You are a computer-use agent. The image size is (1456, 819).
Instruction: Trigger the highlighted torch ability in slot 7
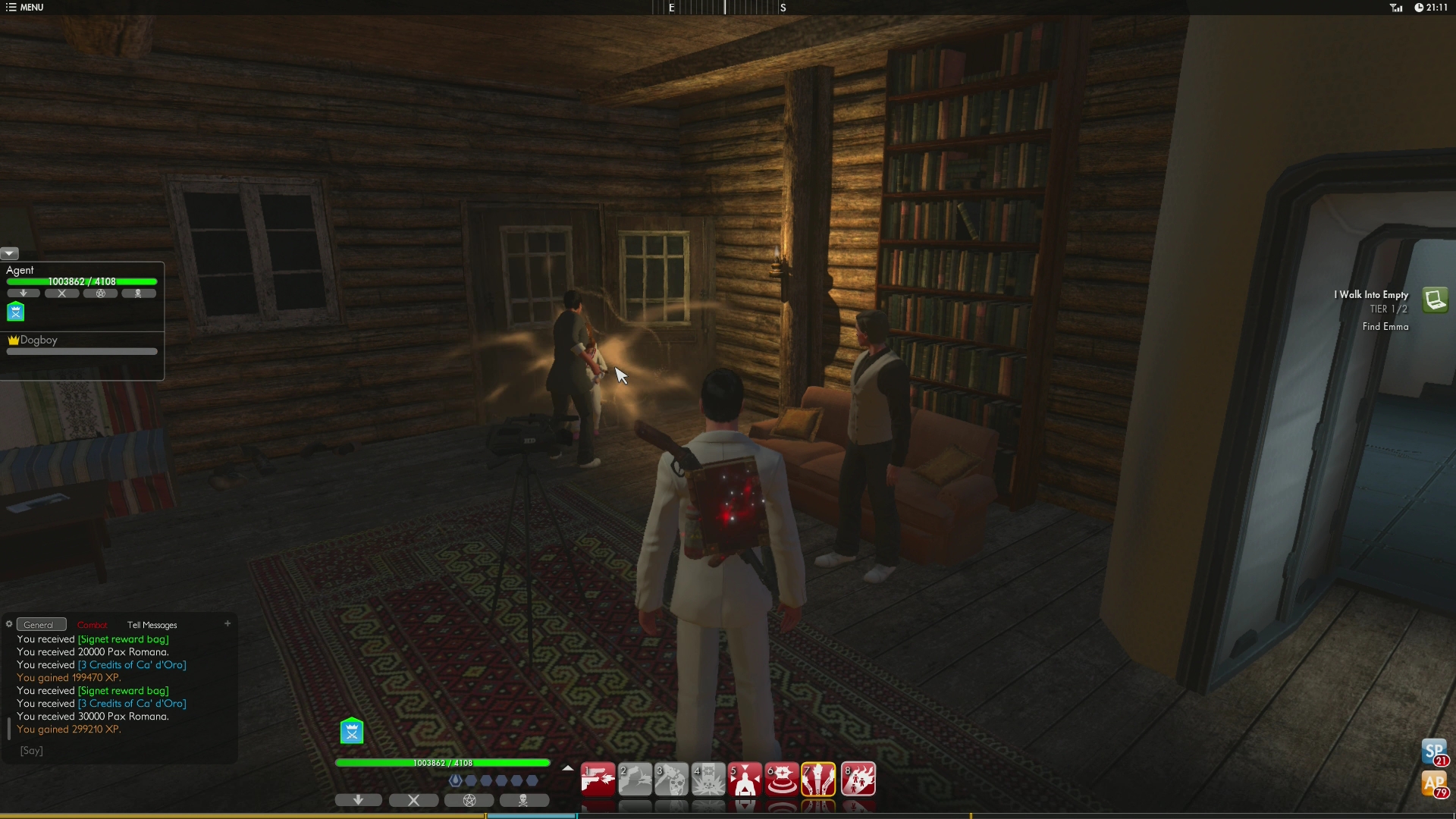click(x=820, y=779)
